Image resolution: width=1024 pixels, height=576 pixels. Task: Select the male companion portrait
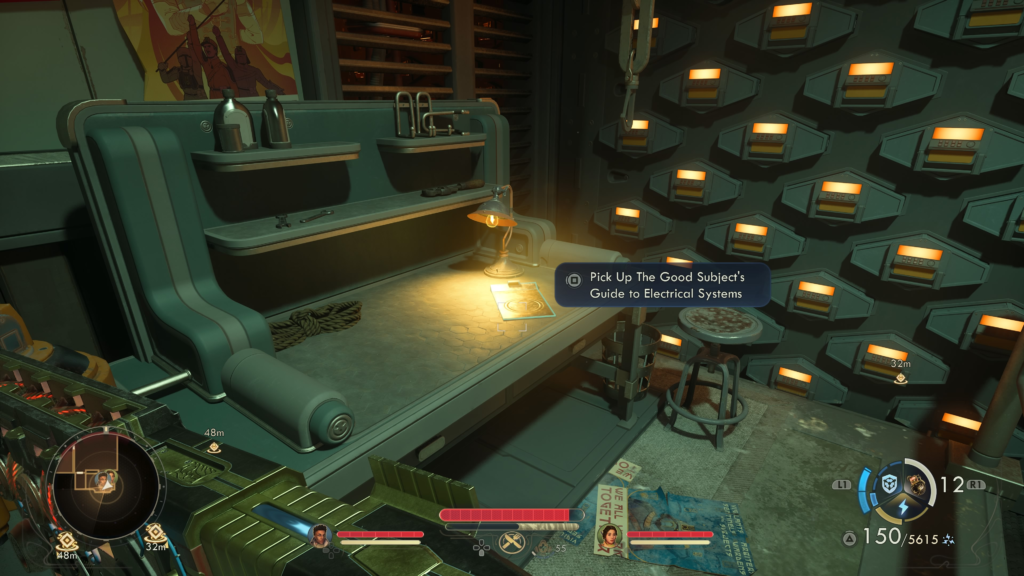pos(321,537)
